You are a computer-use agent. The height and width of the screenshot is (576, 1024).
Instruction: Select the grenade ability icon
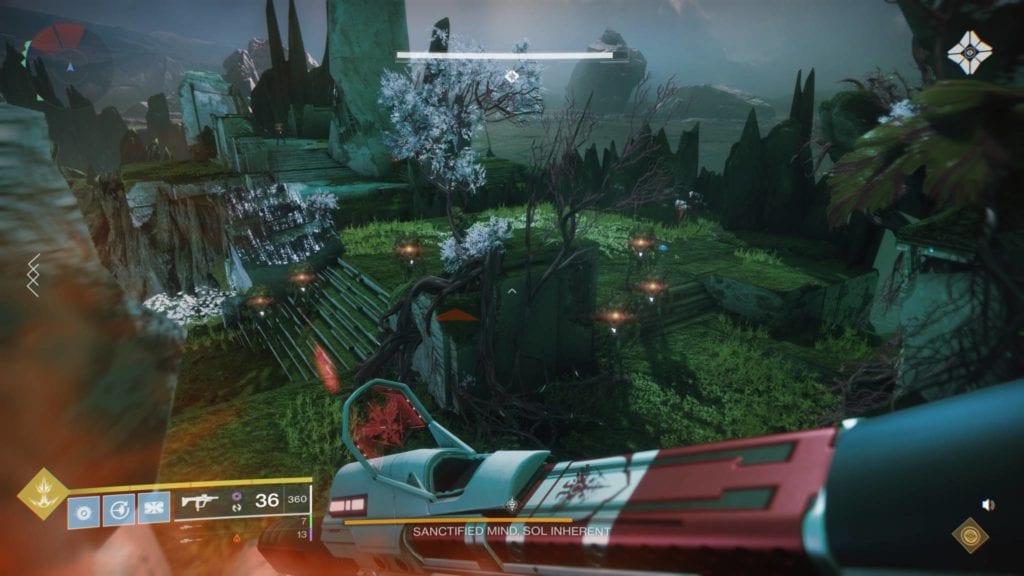(85, 509)
